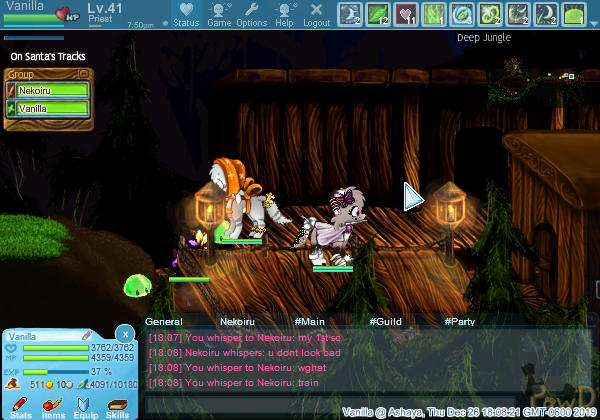Open the Options menu
Screen dimensions: 600x420
252,15
